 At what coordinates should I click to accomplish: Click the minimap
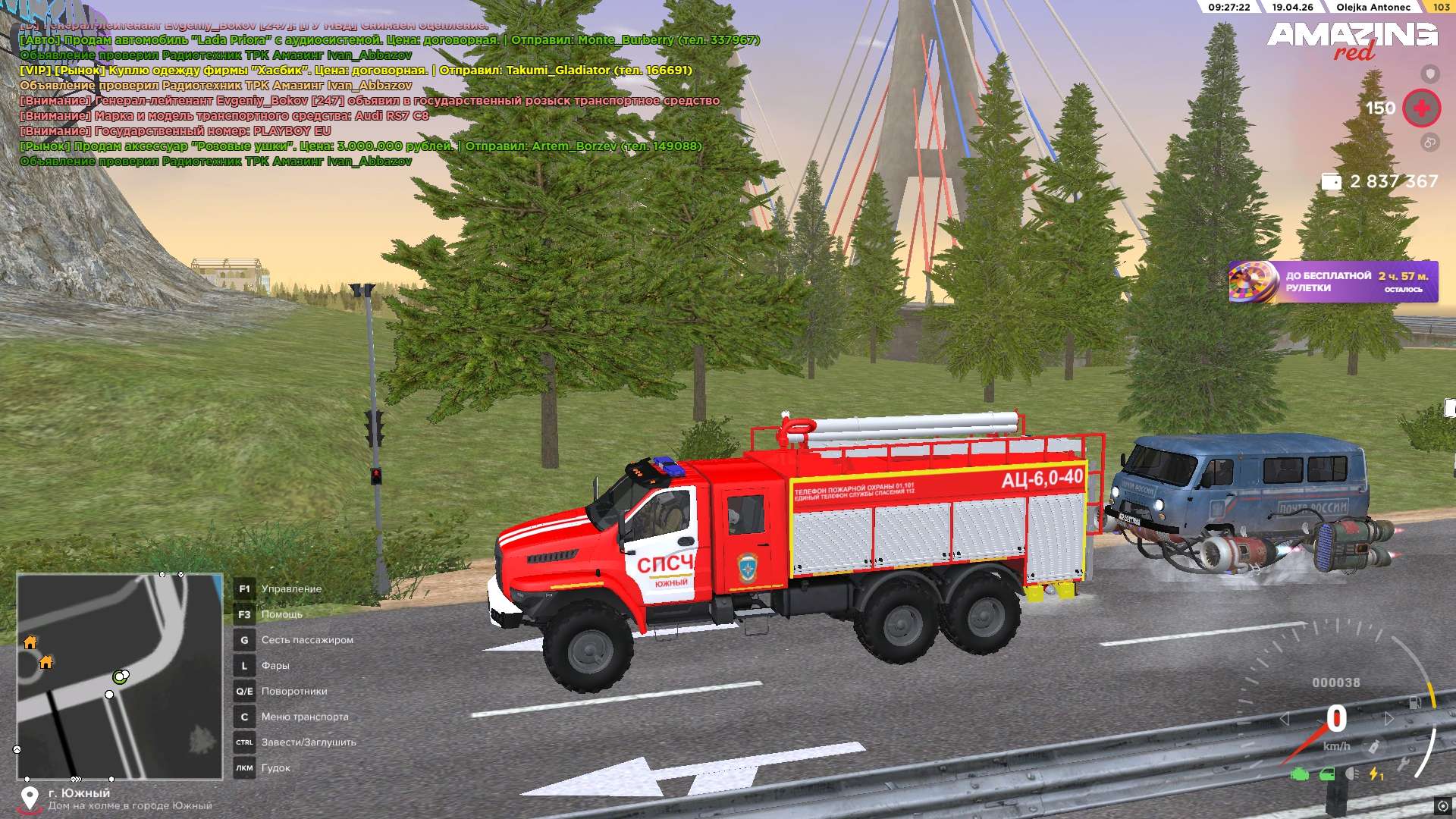tap(120, 676)
